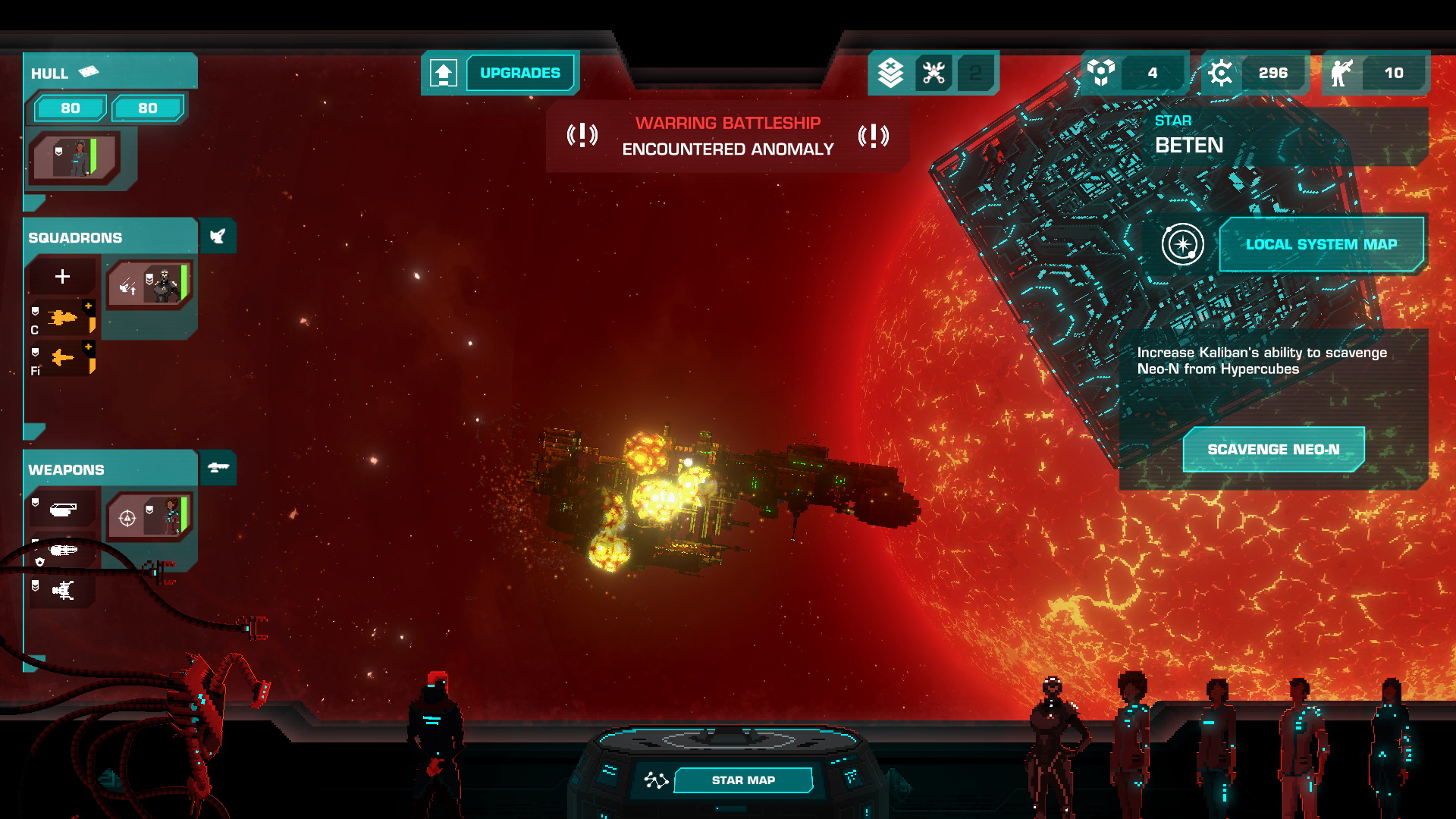Select the fighter squadron slot labeled Fi
1456x819 pixels.
[x=63, y=358]
